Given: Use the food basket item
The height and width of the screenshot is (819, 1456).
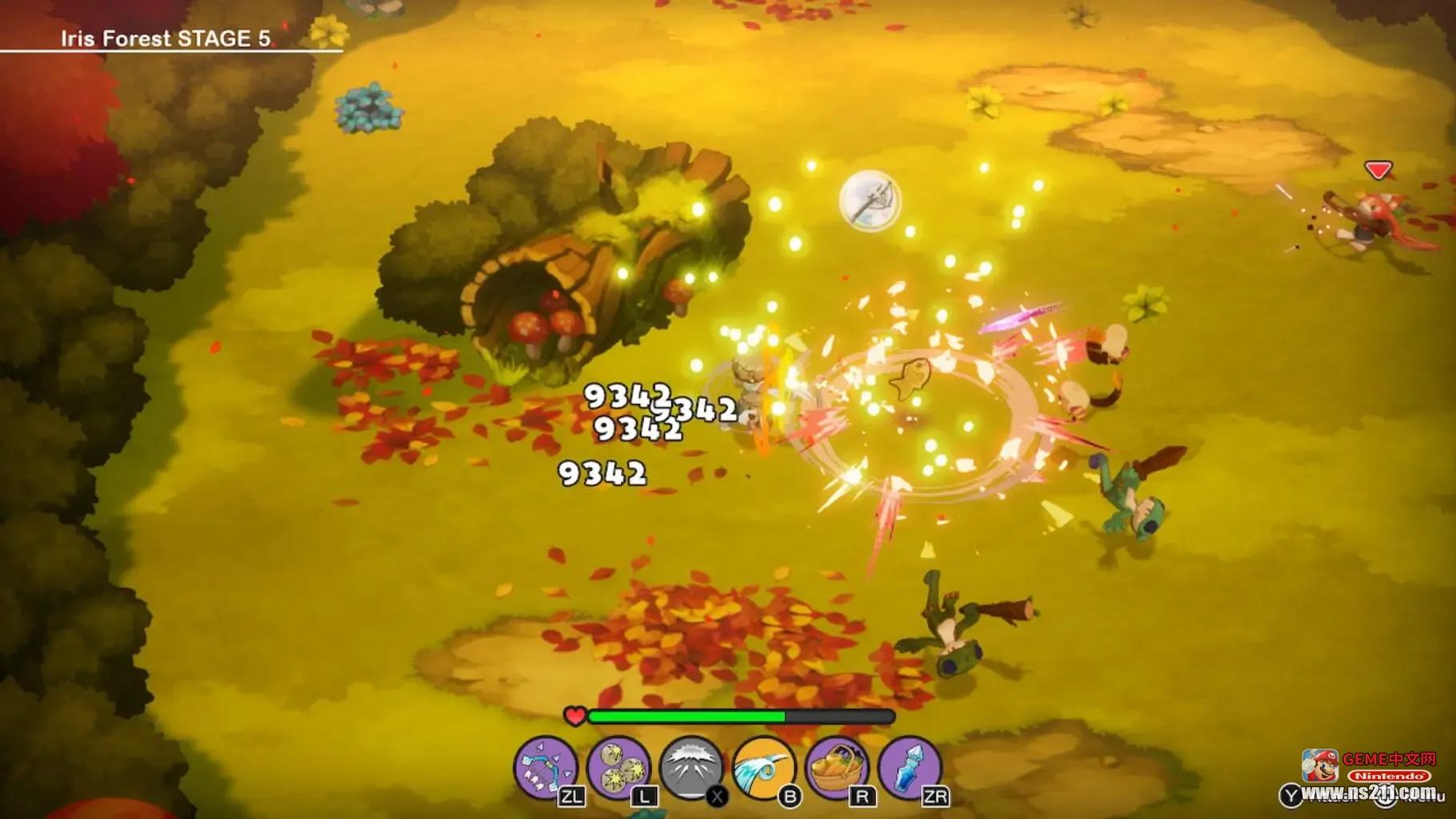Looking at the screenshot, I should [836, 767].
